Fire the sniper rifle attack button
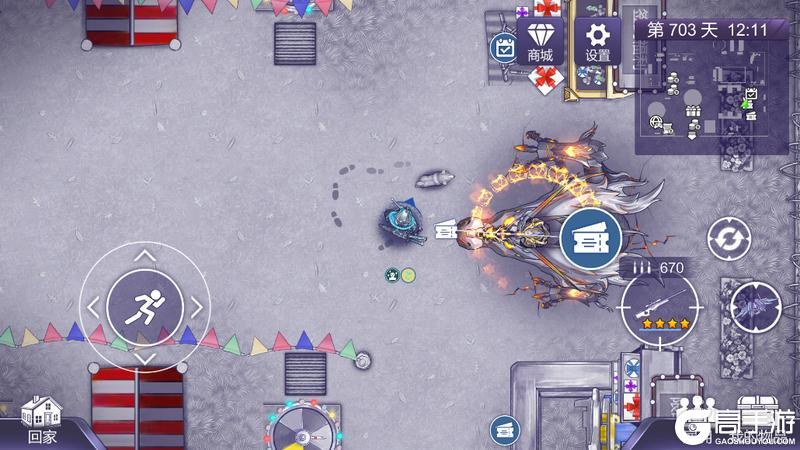The image size is (800, 450). 659,307
